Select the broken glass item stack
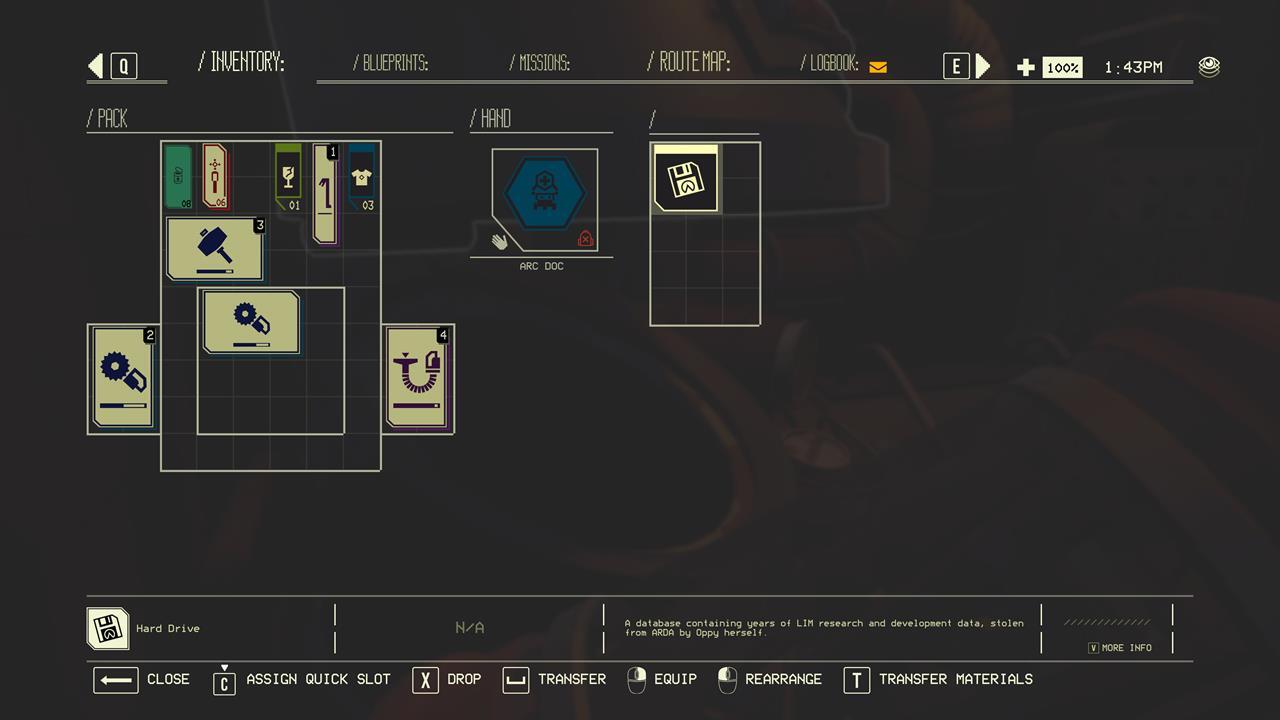 coord(288,177)
